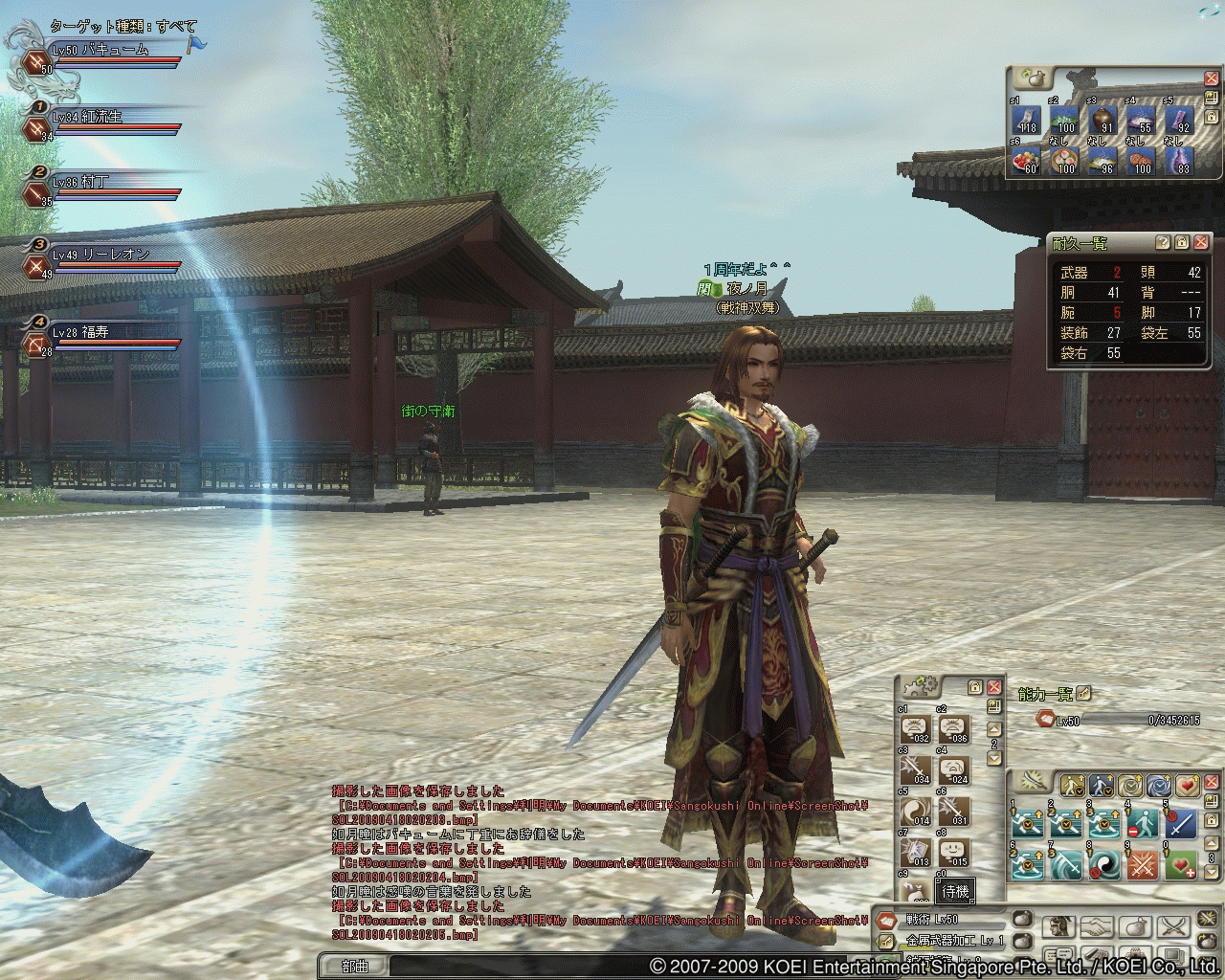This screenshot has height=980, width=1225.
Task: Select the purple gourd bottle item
Action: tap(1181, 160)
